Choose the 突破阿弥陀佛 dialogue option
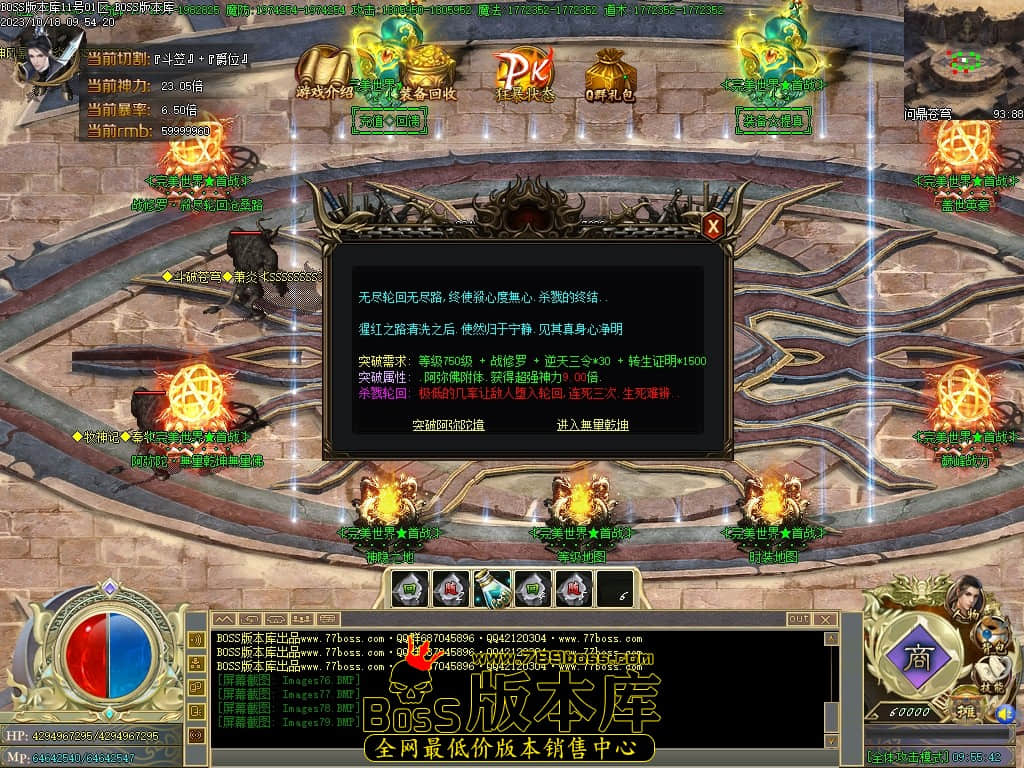The height and width of the screenshot is (768, 1024). 448,425
